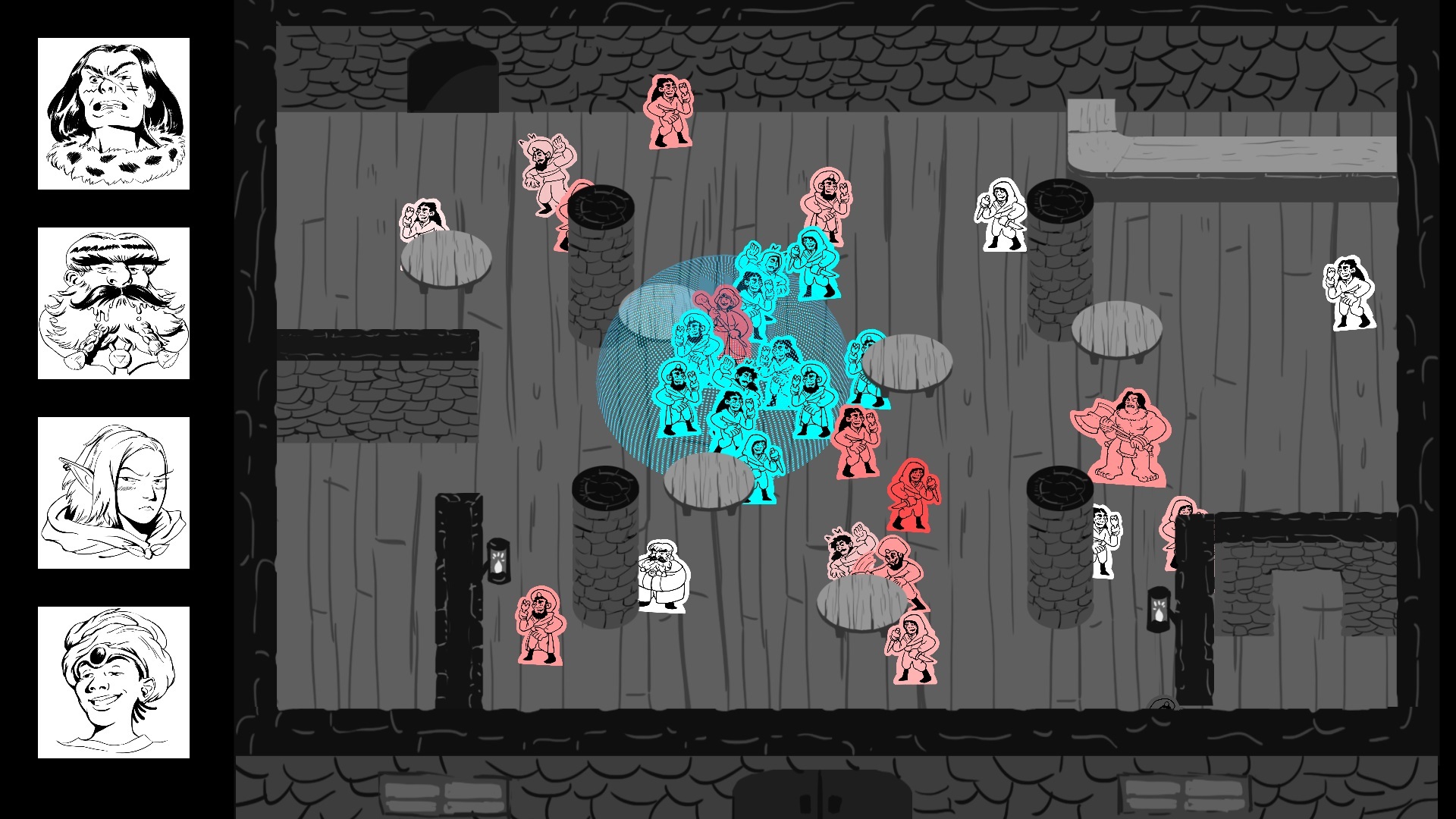Click the left wall lantern sconce
This screenshot has height=819, width=1456.
[500, 561]
